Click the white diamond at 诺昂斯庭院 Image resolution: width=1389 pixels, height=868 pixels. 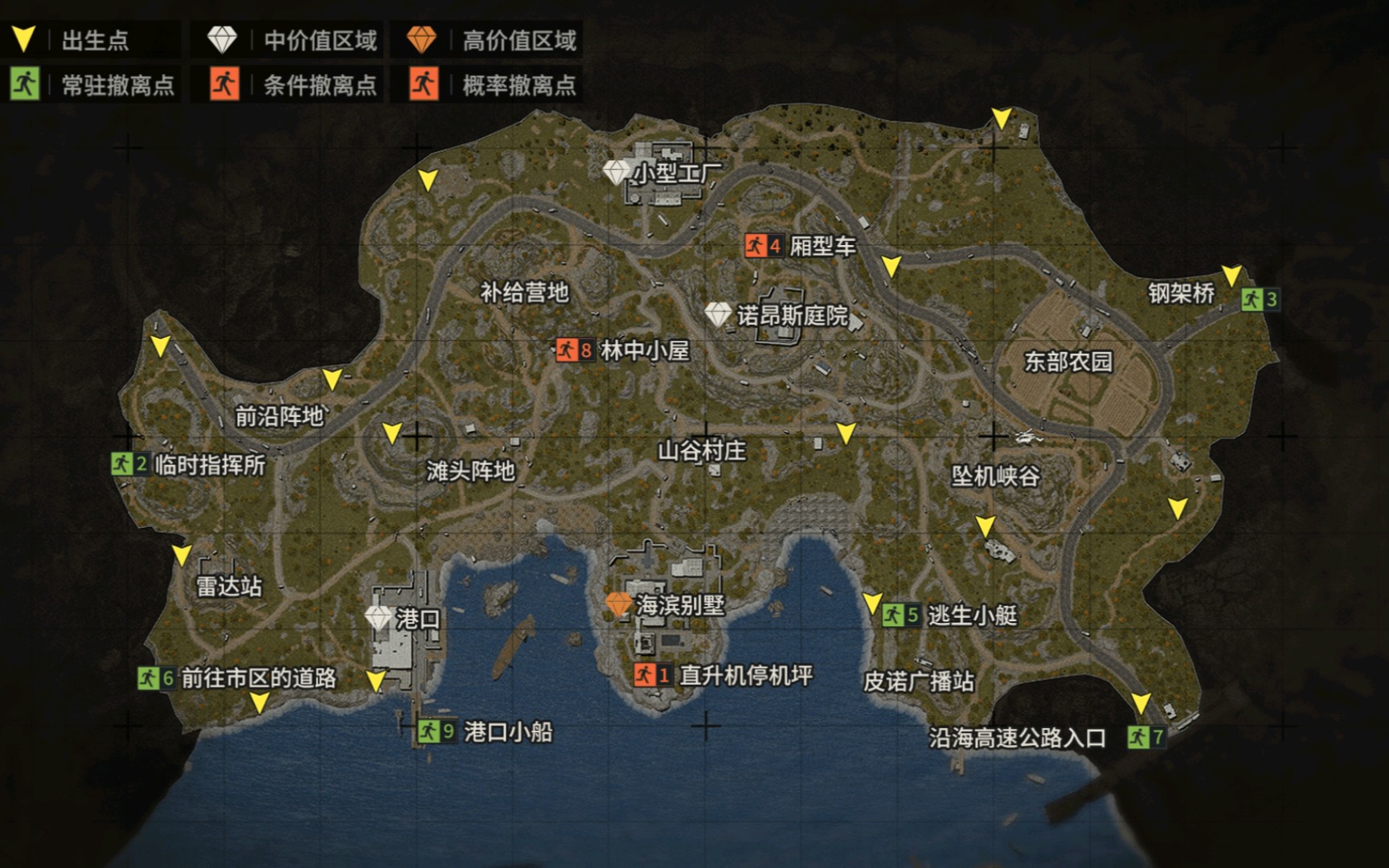(x=718, y=314)
